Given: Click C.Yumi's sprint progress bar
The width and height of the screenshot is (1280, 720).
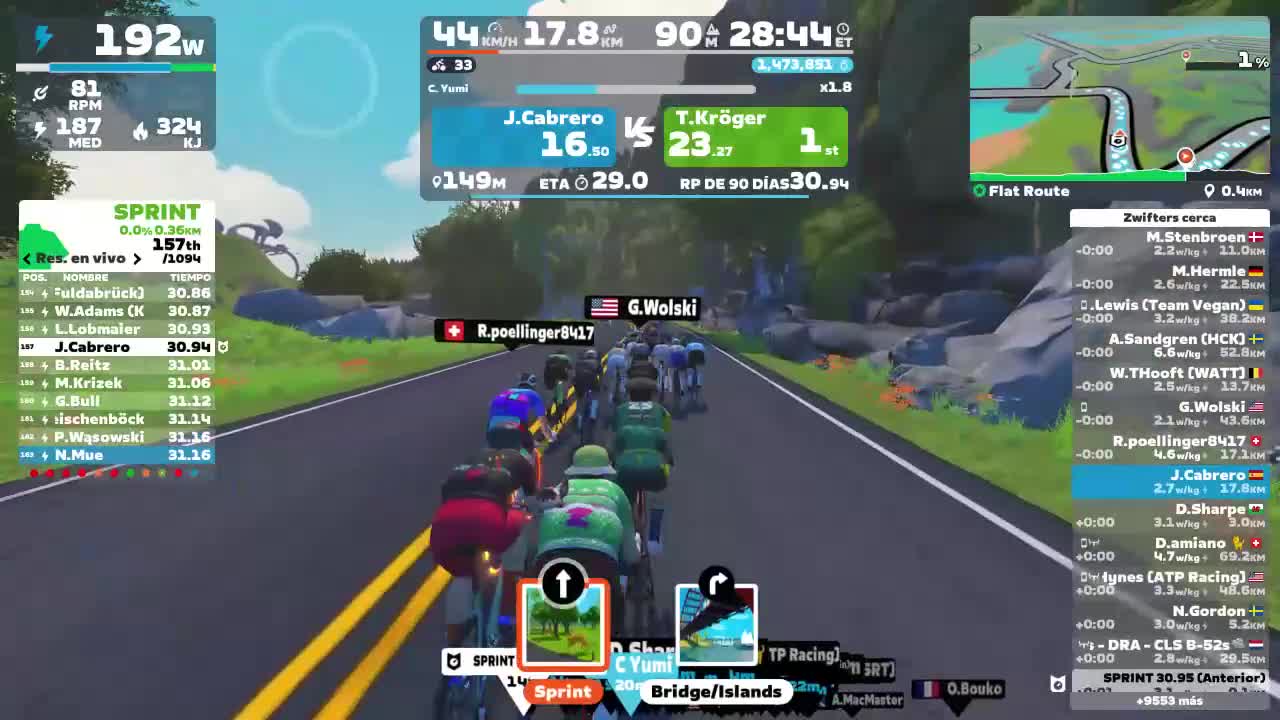Looking at the screenshot, I should point(636,89).
